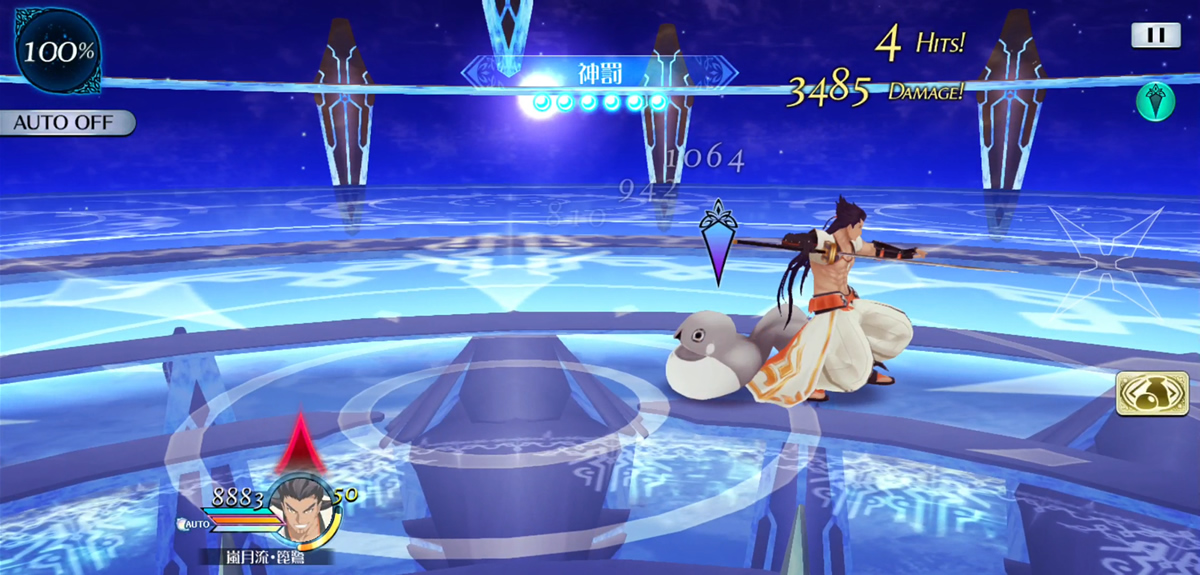Pause the battle
Screen dimensions: 1200x575
(1155, 35)
